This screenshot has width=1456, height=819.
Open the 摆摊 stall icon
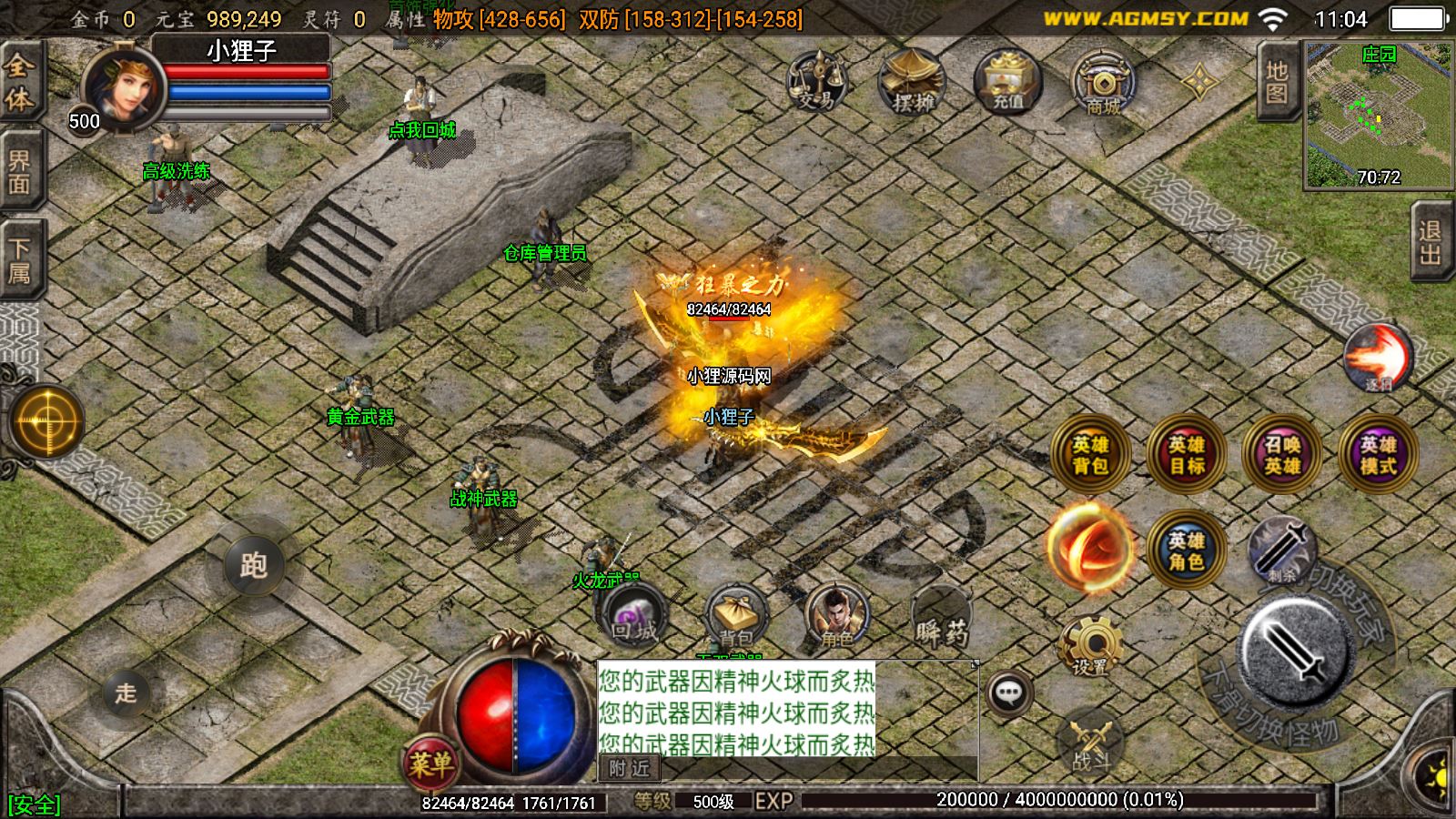tap(912, 81)
